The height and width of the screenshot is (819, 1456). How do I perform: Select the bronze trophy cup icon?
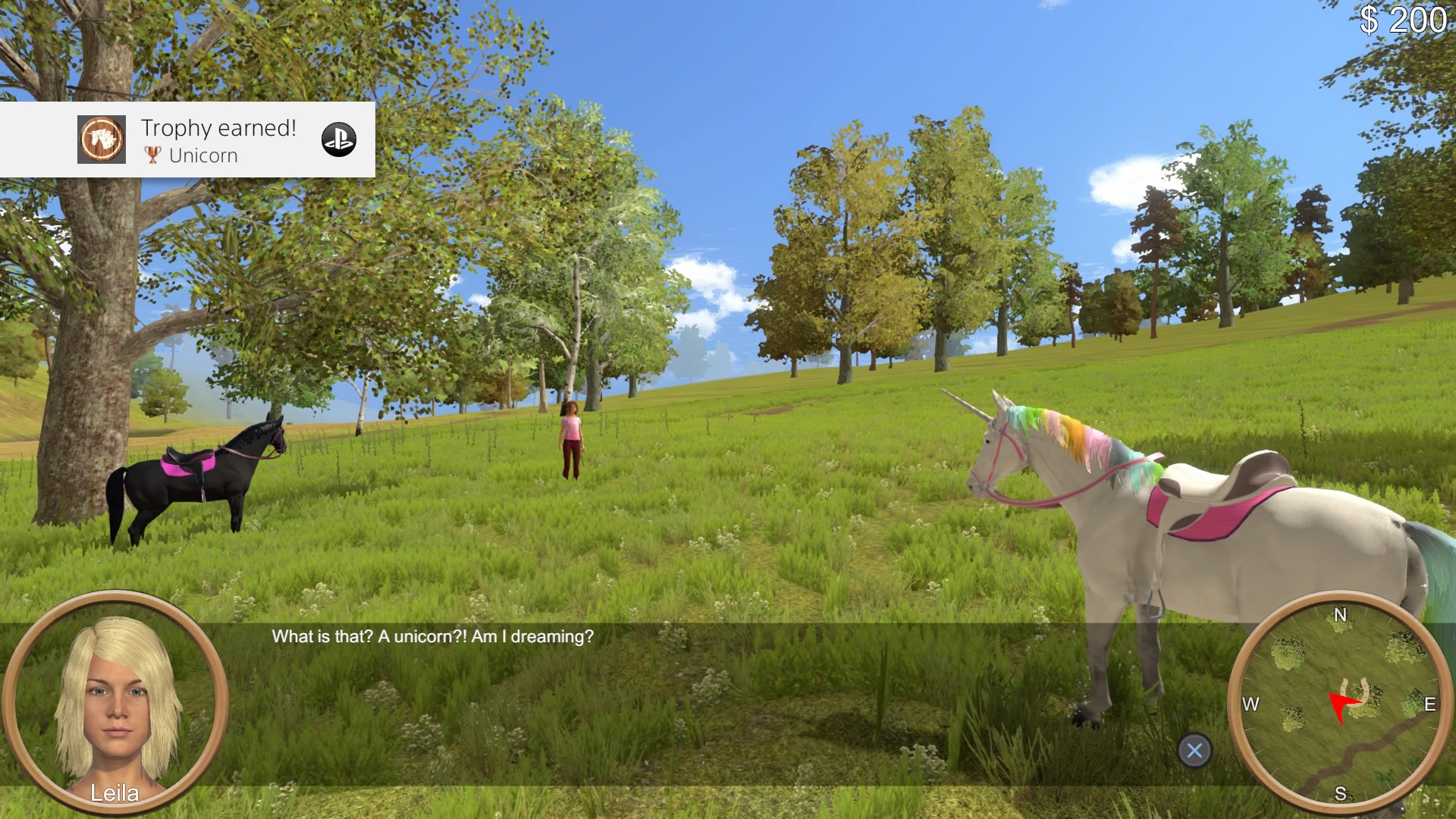pyautogui.click(x=152, y=155)
